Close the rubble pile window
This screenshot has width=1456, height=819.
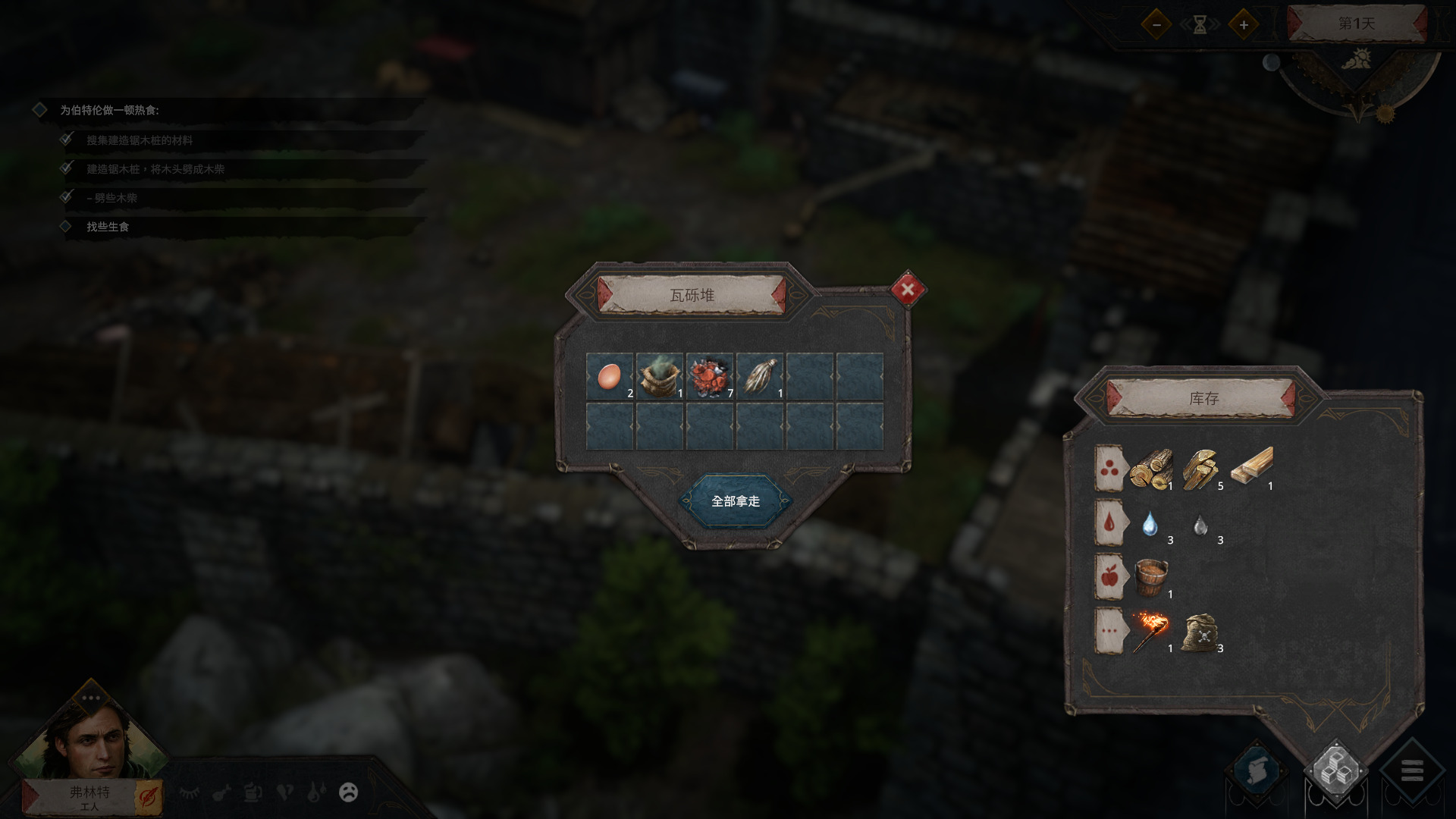[x=908, y=289]
